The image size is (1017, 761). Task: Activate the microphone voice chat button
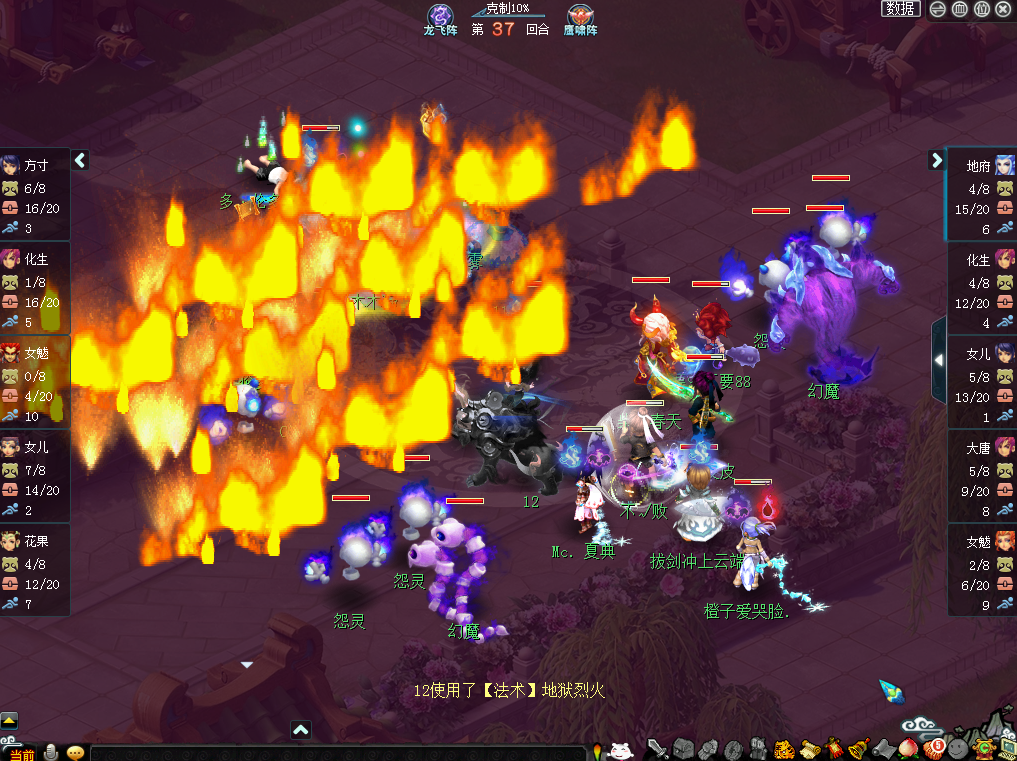(x=51, y=752)
